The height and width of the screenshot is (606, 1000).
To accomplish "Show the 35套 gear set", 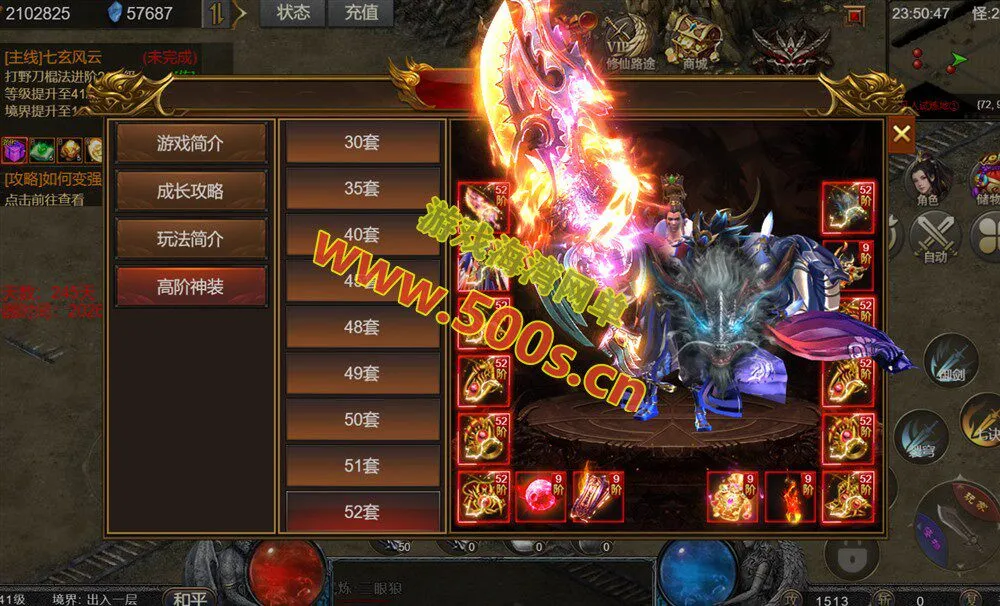I will point(362,188).
